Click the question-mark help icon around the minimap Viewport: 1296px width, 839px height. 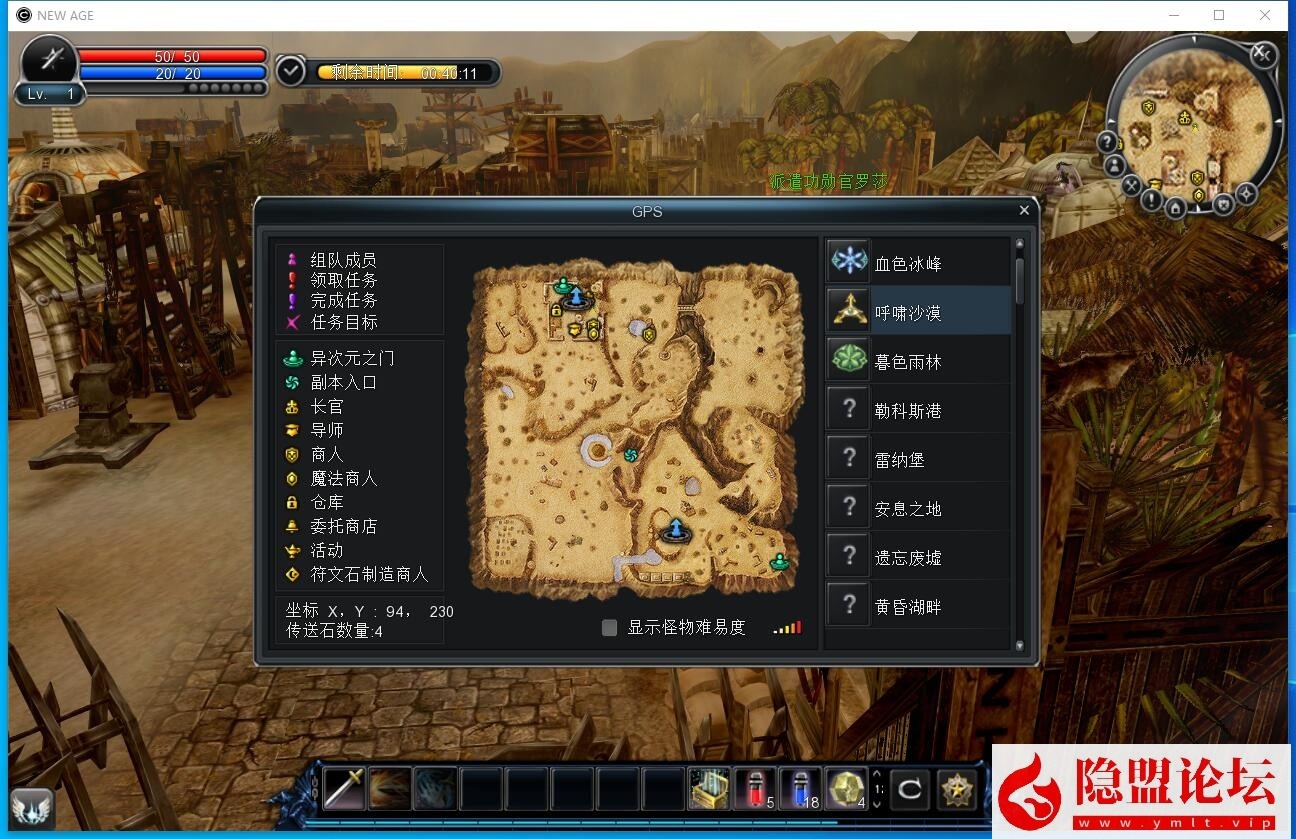click(x=1107, y=141)
